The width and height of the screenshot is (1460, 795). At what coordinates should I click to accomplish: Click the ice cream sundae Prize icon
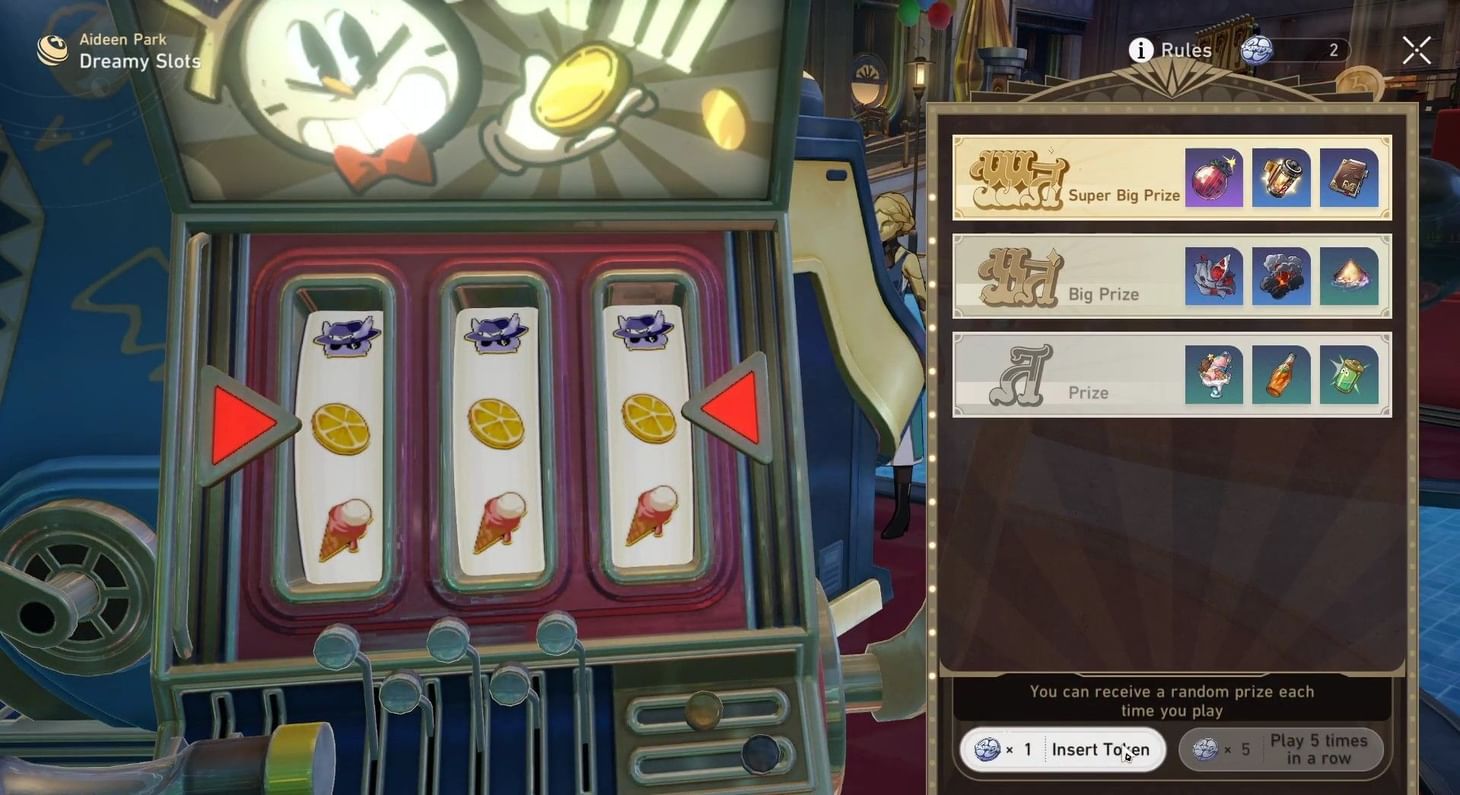pos(1213,375)
